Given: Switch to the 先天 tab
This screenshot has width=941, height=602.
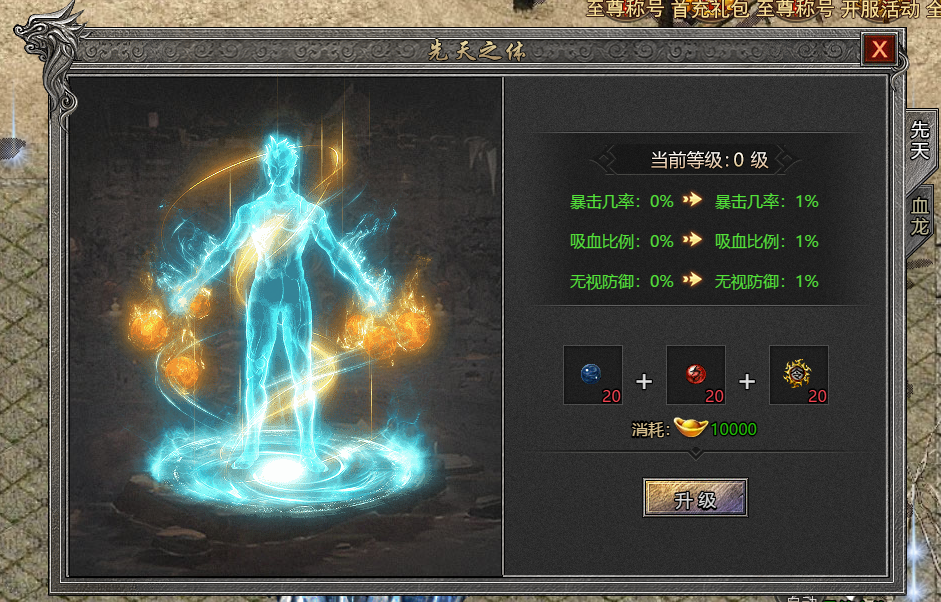Looking at the screenshot, I should 919,140.
